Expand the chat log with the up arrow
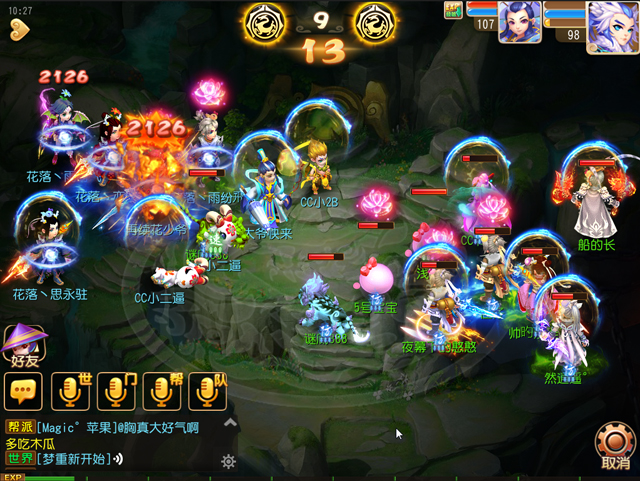This screenshot has height=481, width=640. click(231, 423)
